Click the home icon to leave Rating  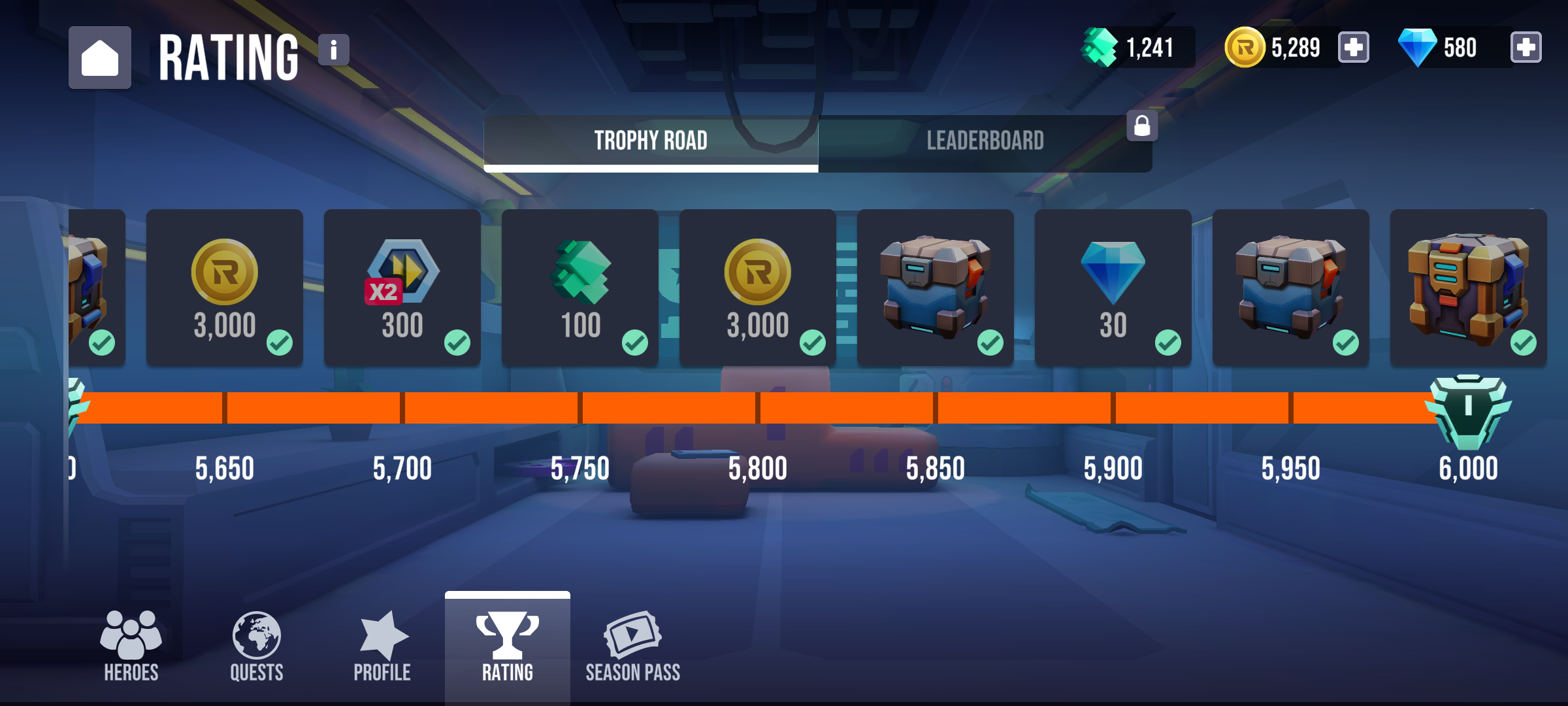coord(101,58)
